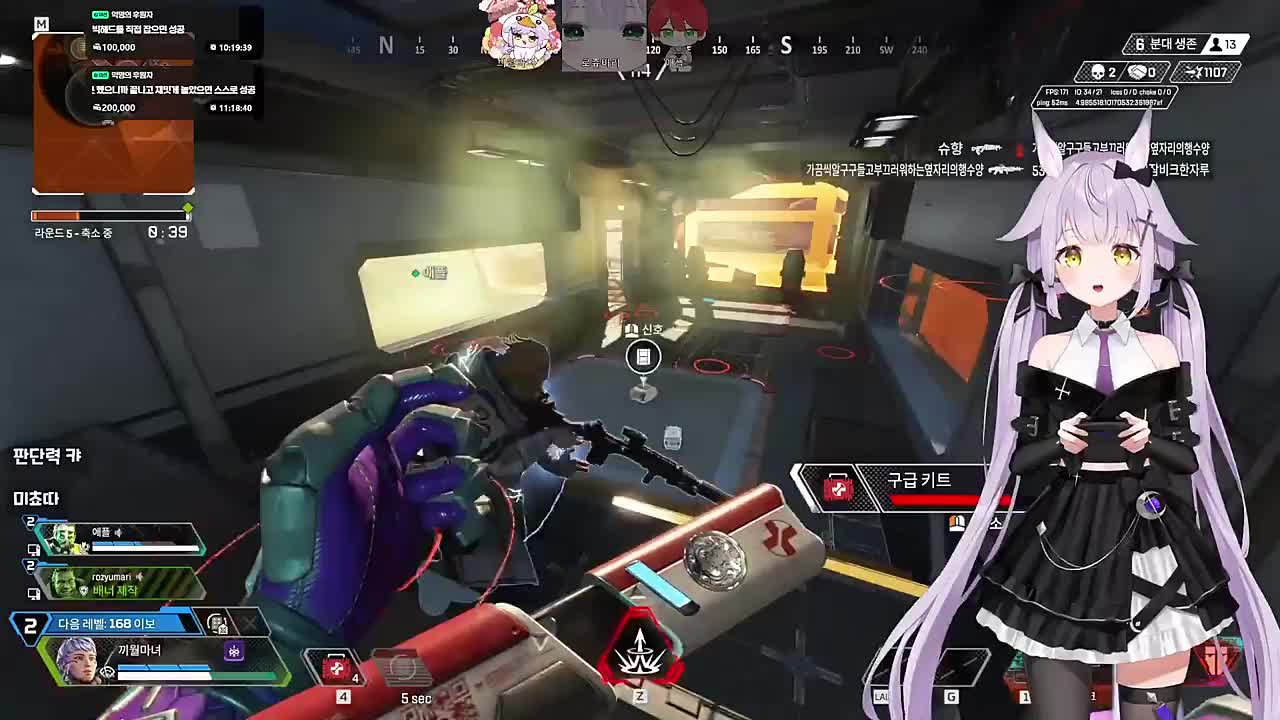Mute 애플's voice speaker icon

click(x=118, y=533)
